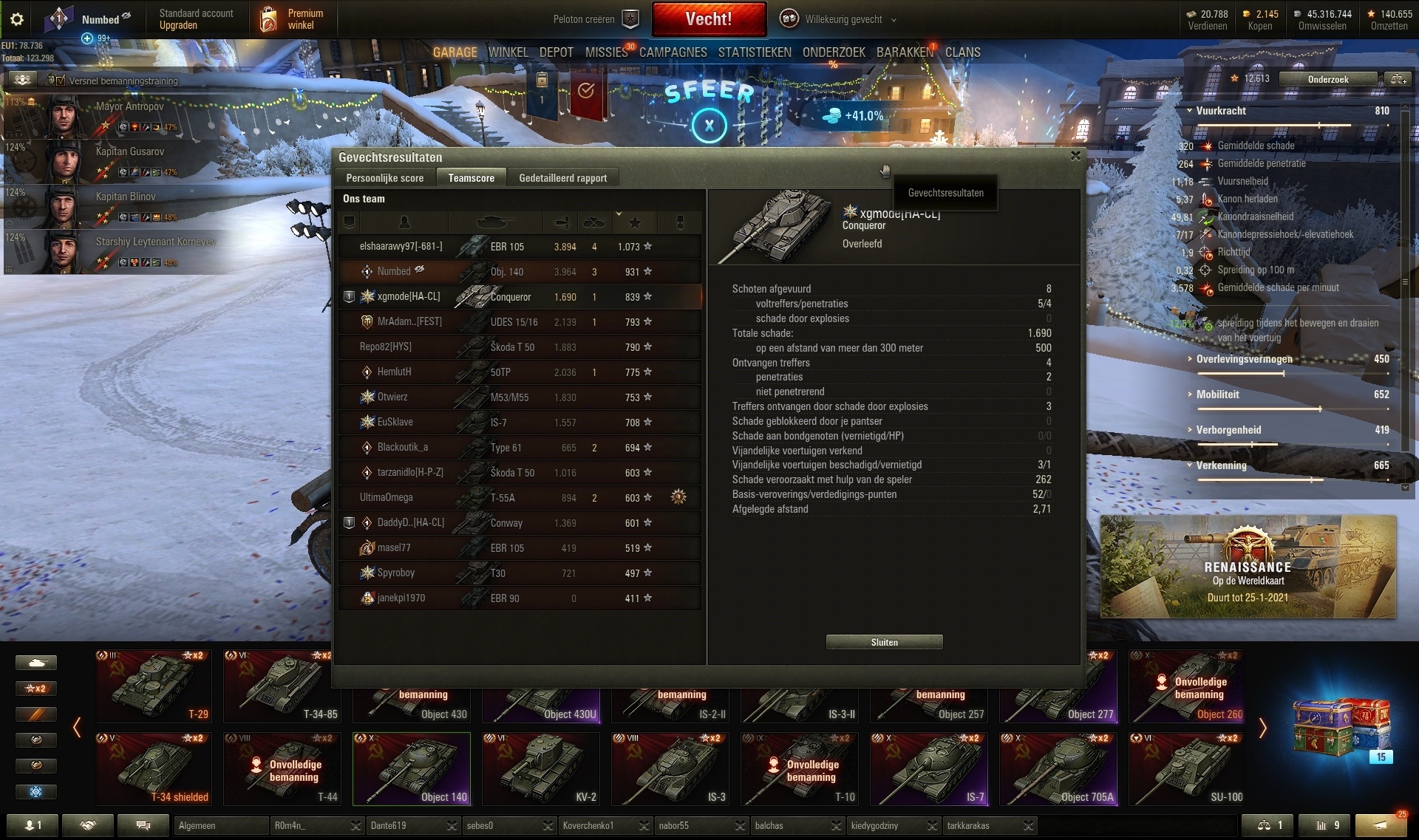1419x840 pixels.
Task: Toggle the tank type carousel filter
Action: 36,663
